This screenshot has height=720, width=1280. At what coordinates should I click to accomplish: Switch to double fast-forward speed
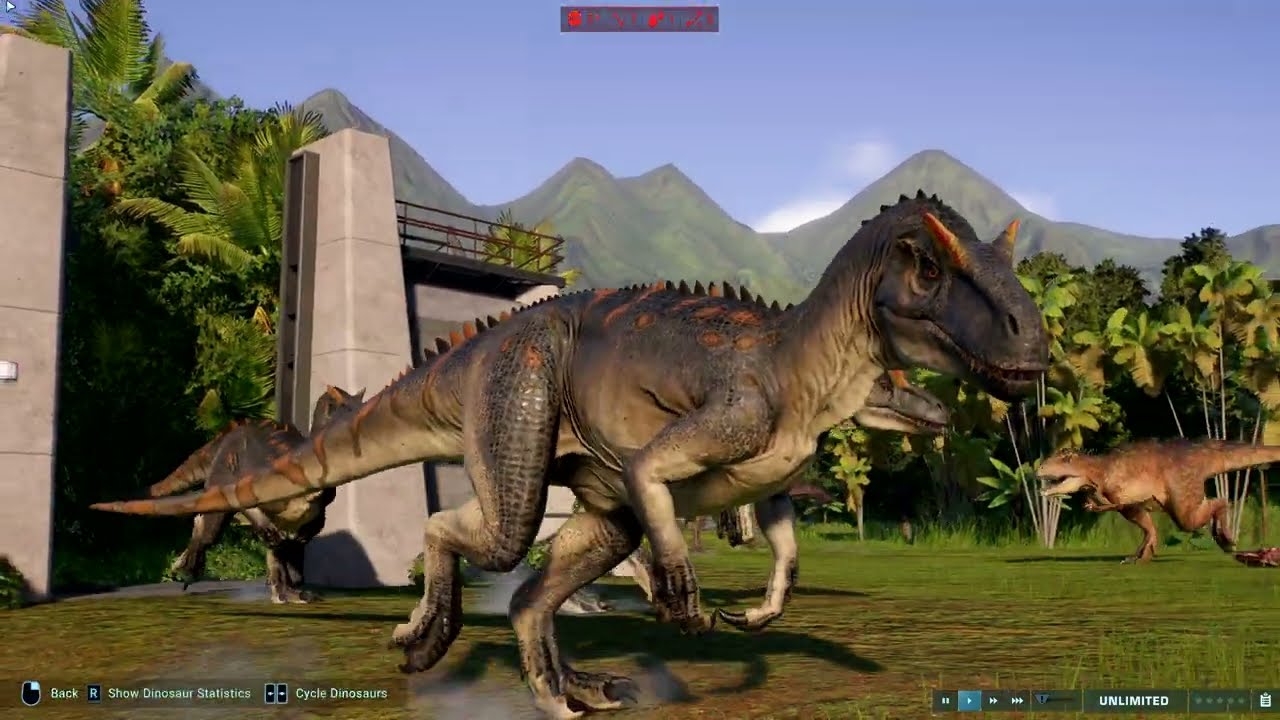[x=993, y=701]
